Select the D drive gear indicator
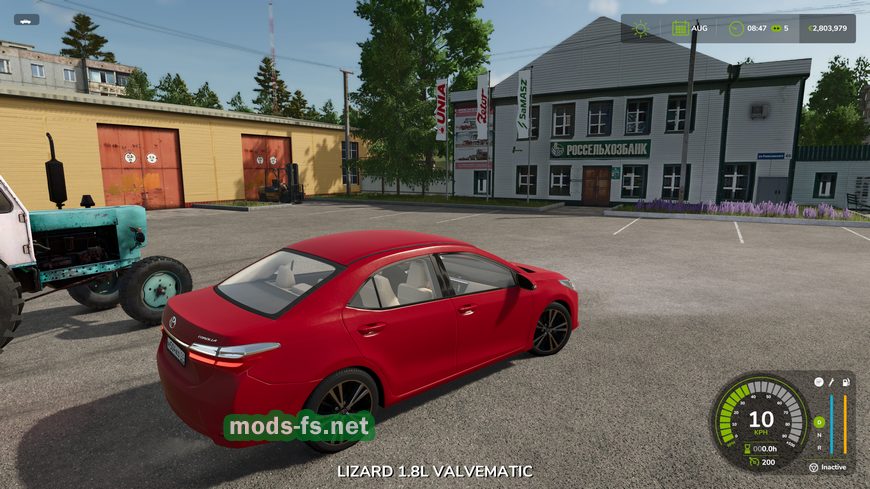 [x=819, y=421]
